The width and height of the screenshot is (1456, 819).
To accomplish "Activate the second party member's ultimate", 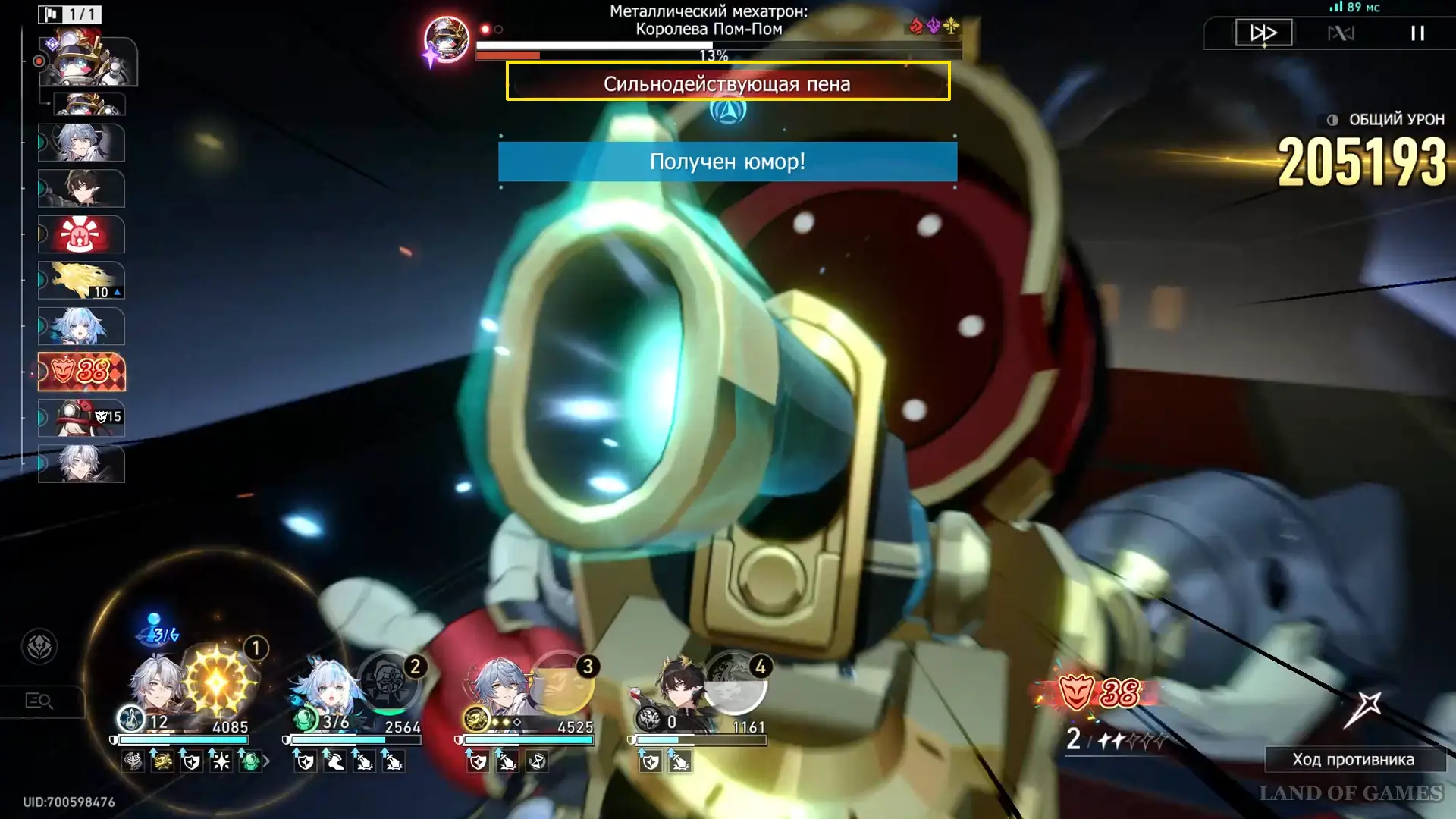I will [x=390, y=682].
